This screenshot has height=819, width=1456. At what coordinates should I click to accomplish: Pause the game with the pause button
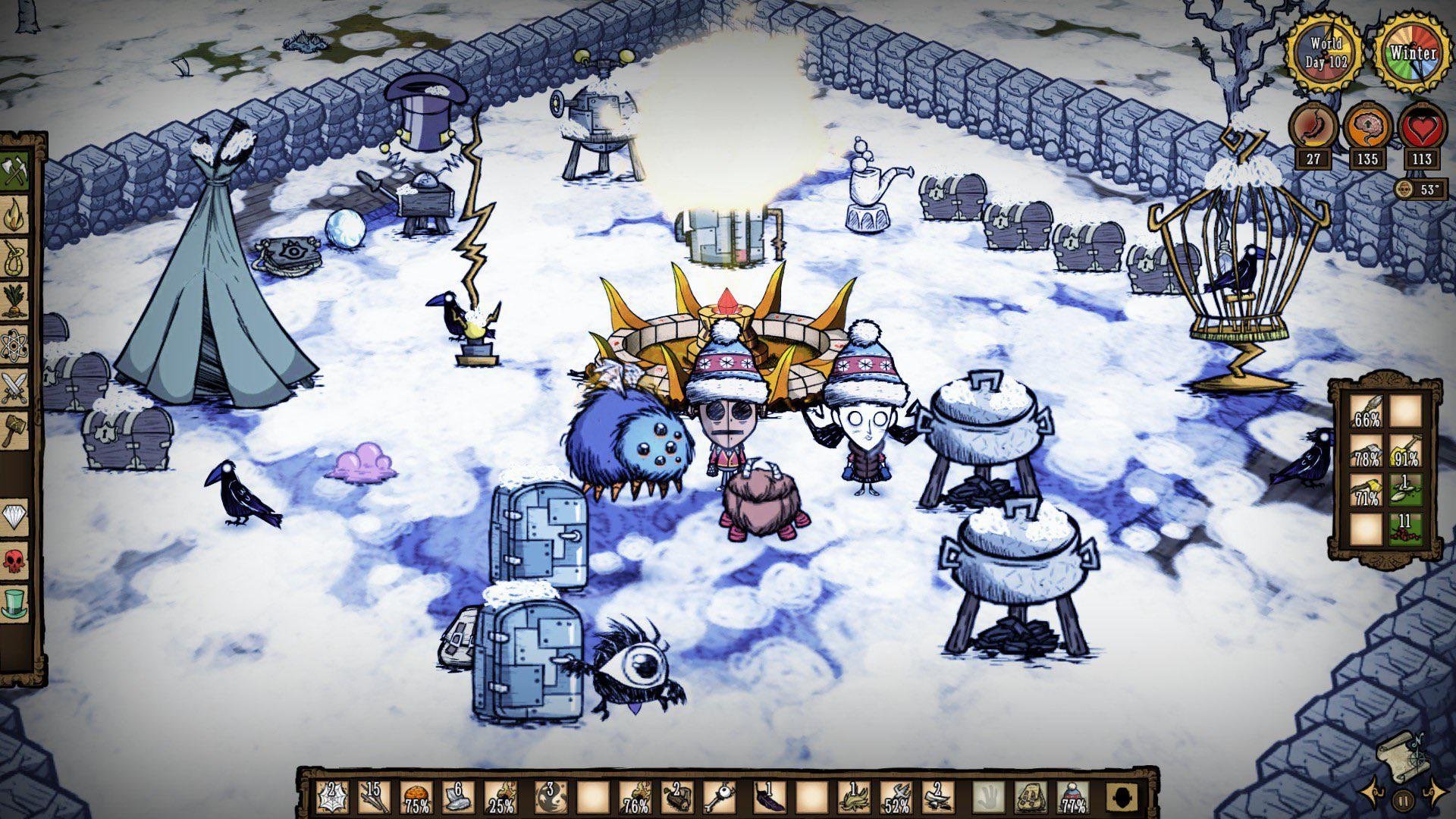(x=1403, y=799)
